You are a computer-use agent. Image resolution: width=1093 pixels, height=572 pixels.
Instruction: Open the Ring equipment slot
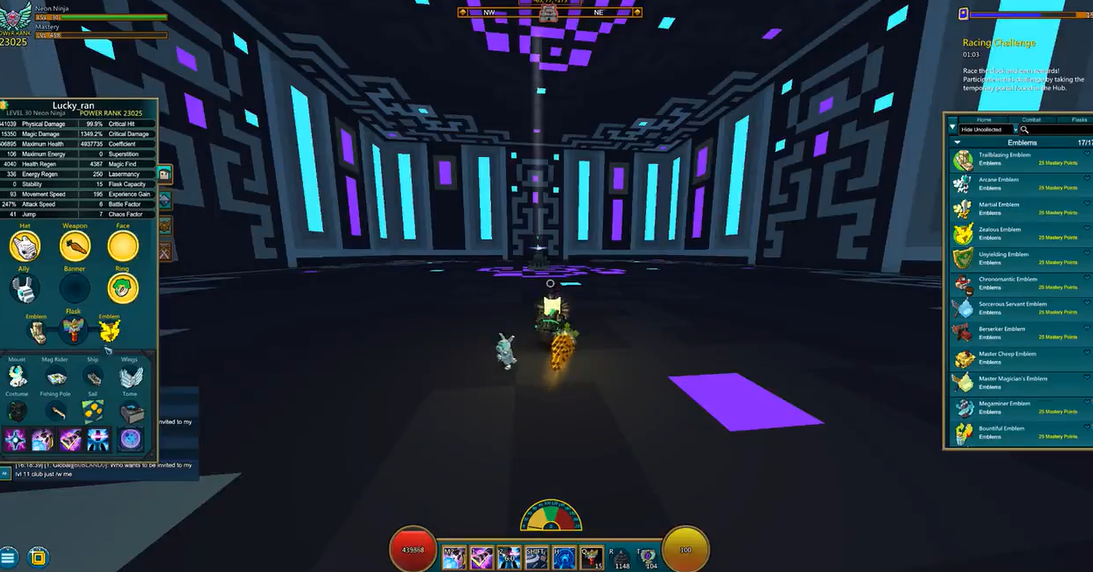123,289
